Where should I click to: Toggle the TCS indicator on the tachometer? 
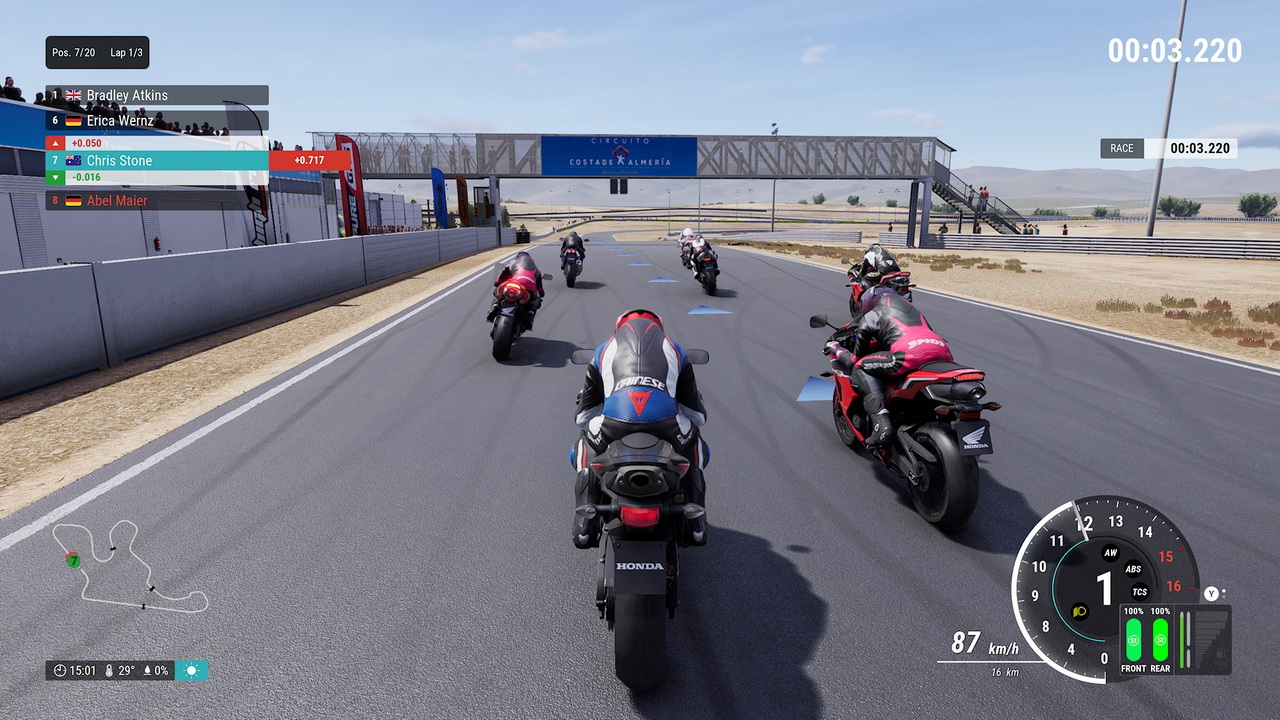click(x=1139, y=591)
